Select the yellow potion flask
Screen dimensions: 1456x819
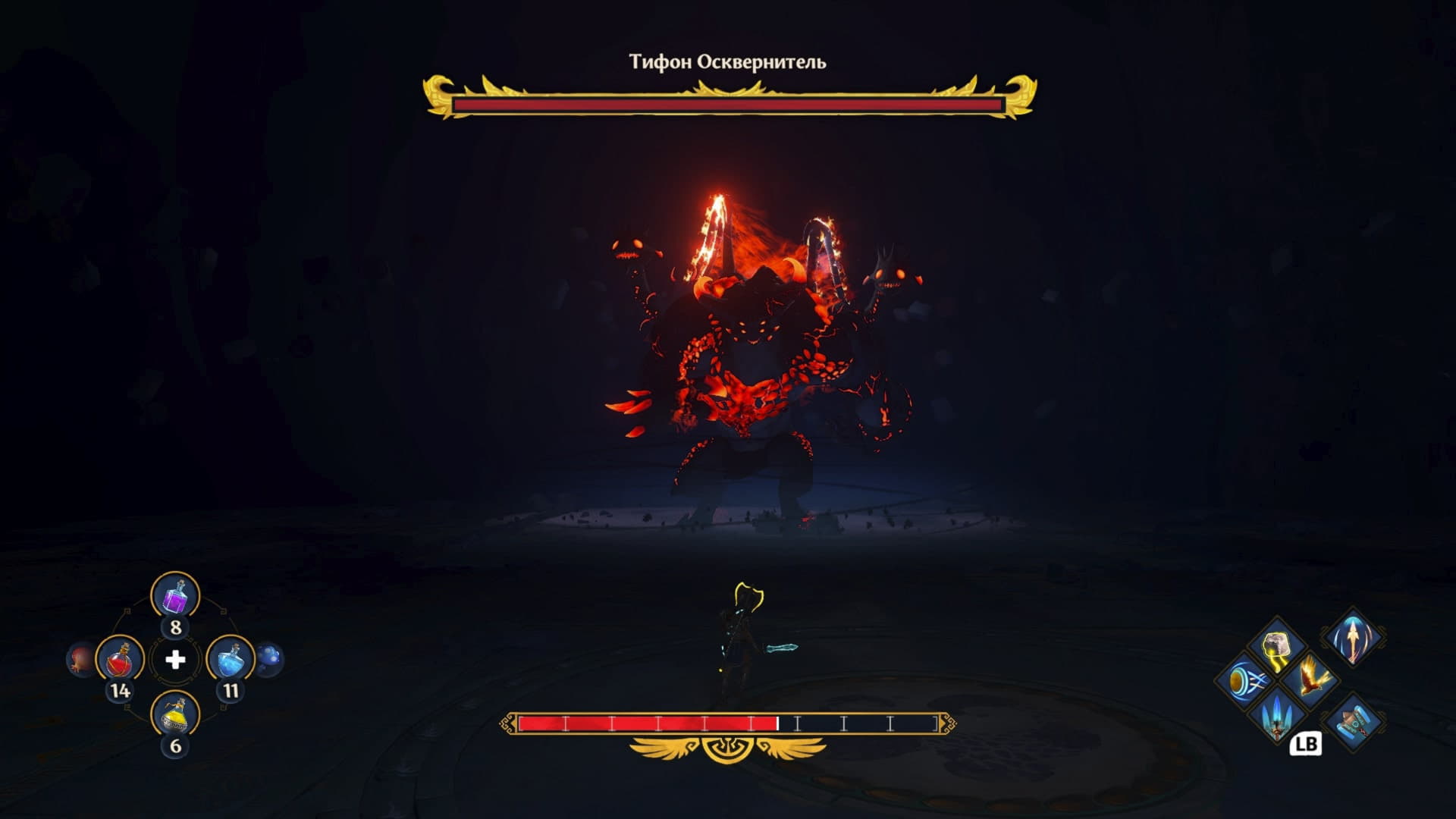pos(175,715)
